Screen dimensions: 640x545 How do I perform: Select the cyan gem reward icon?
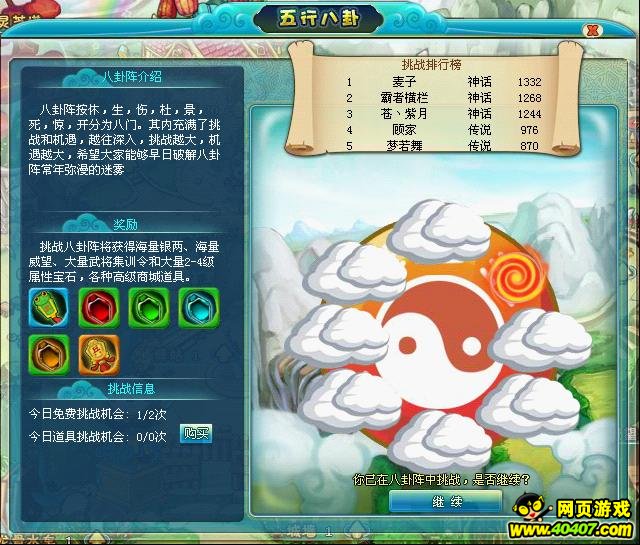click(x=195, y=307)
